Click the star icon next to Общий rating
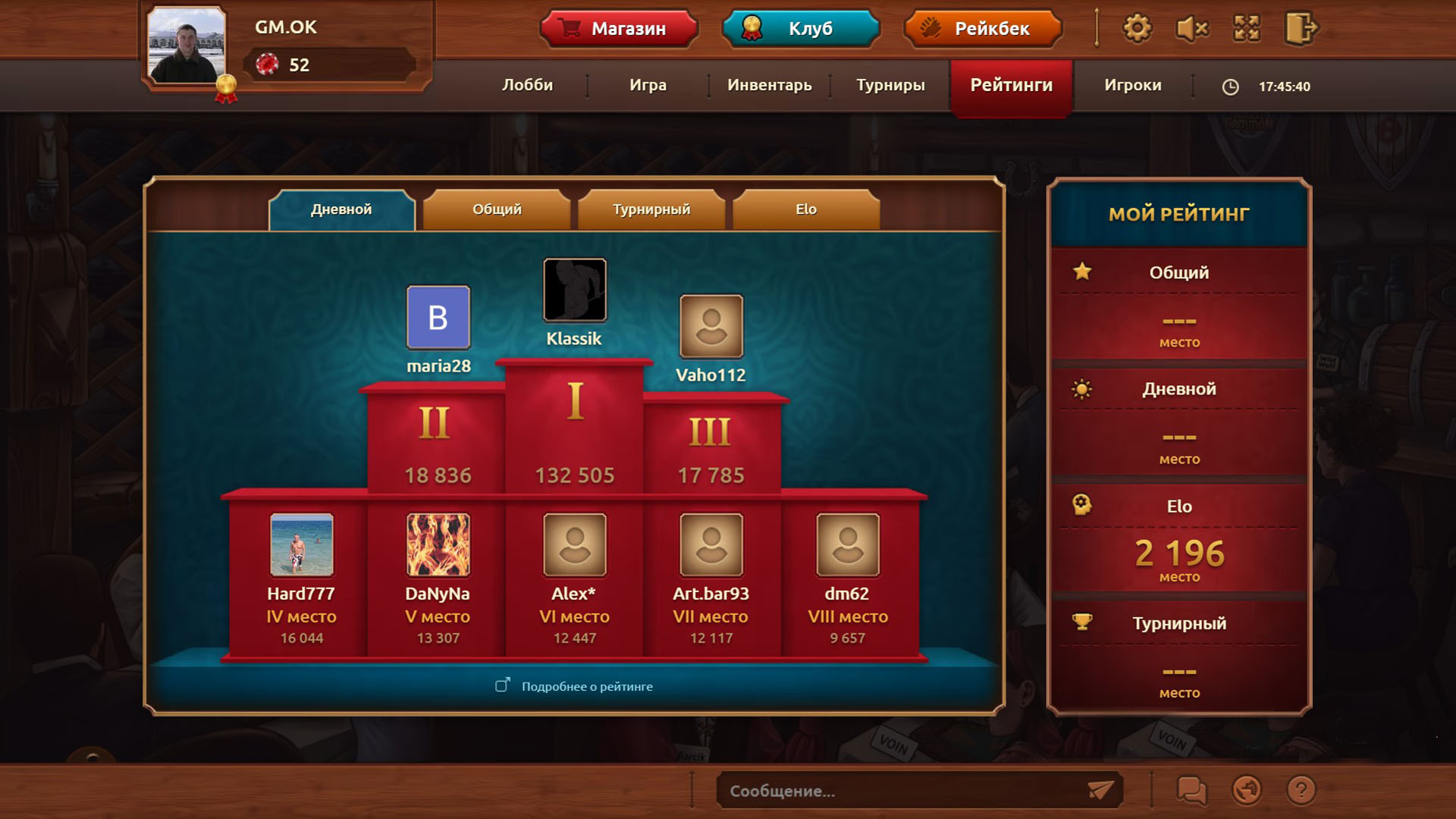The height and width of the screenshot is (819, 1456). pyautogui.click(x=1082, y=270)
